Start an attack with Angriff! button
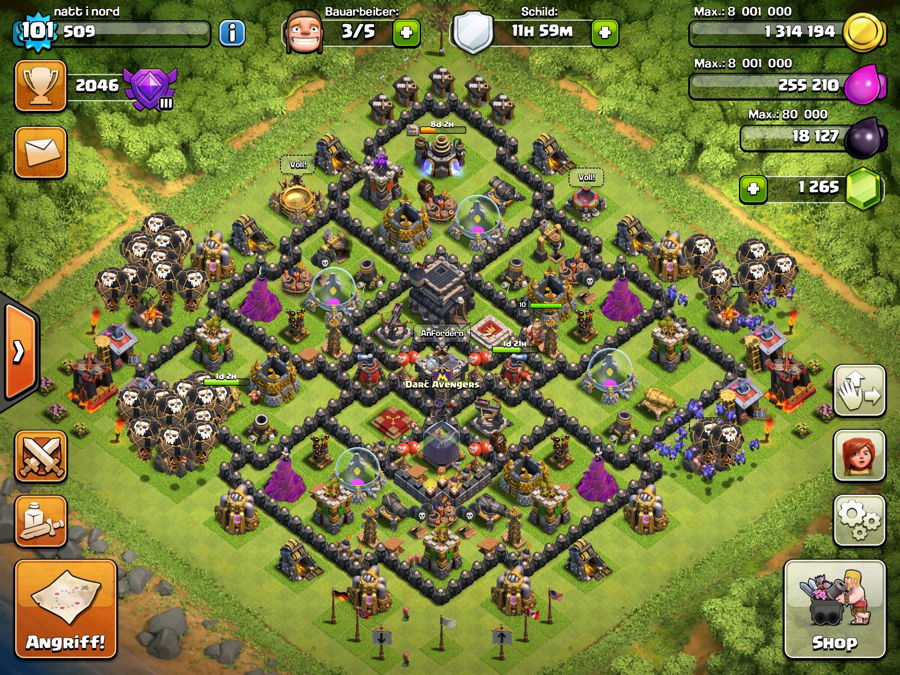This screenshot has height=675, width=900. click(x=66, y=608)
